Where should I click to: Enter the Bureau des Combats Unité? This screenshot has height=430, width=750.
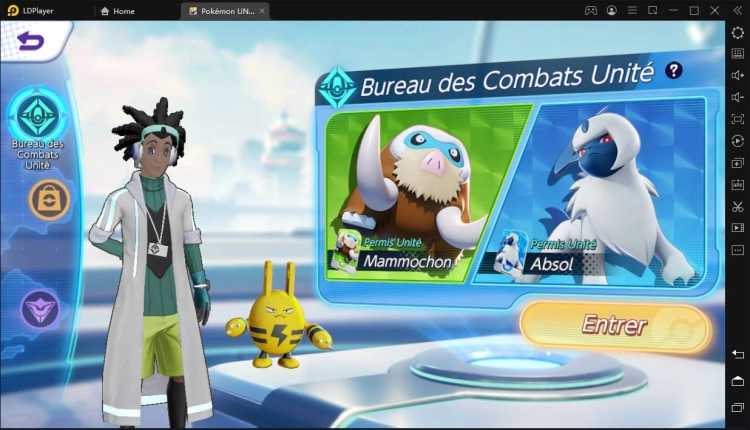(614, 326)
